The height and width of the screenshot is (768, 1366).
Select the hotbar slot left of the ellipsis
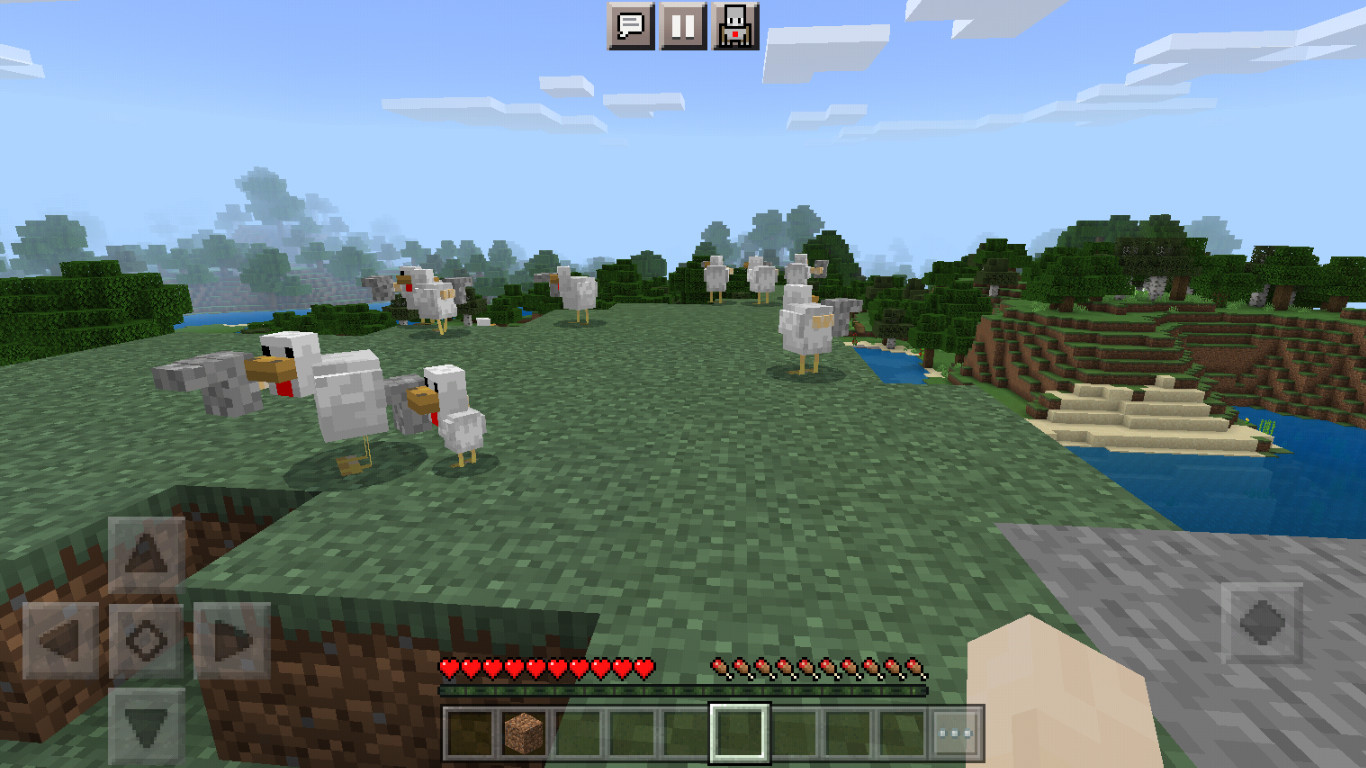pyautogui.click(x=900, y=732)
